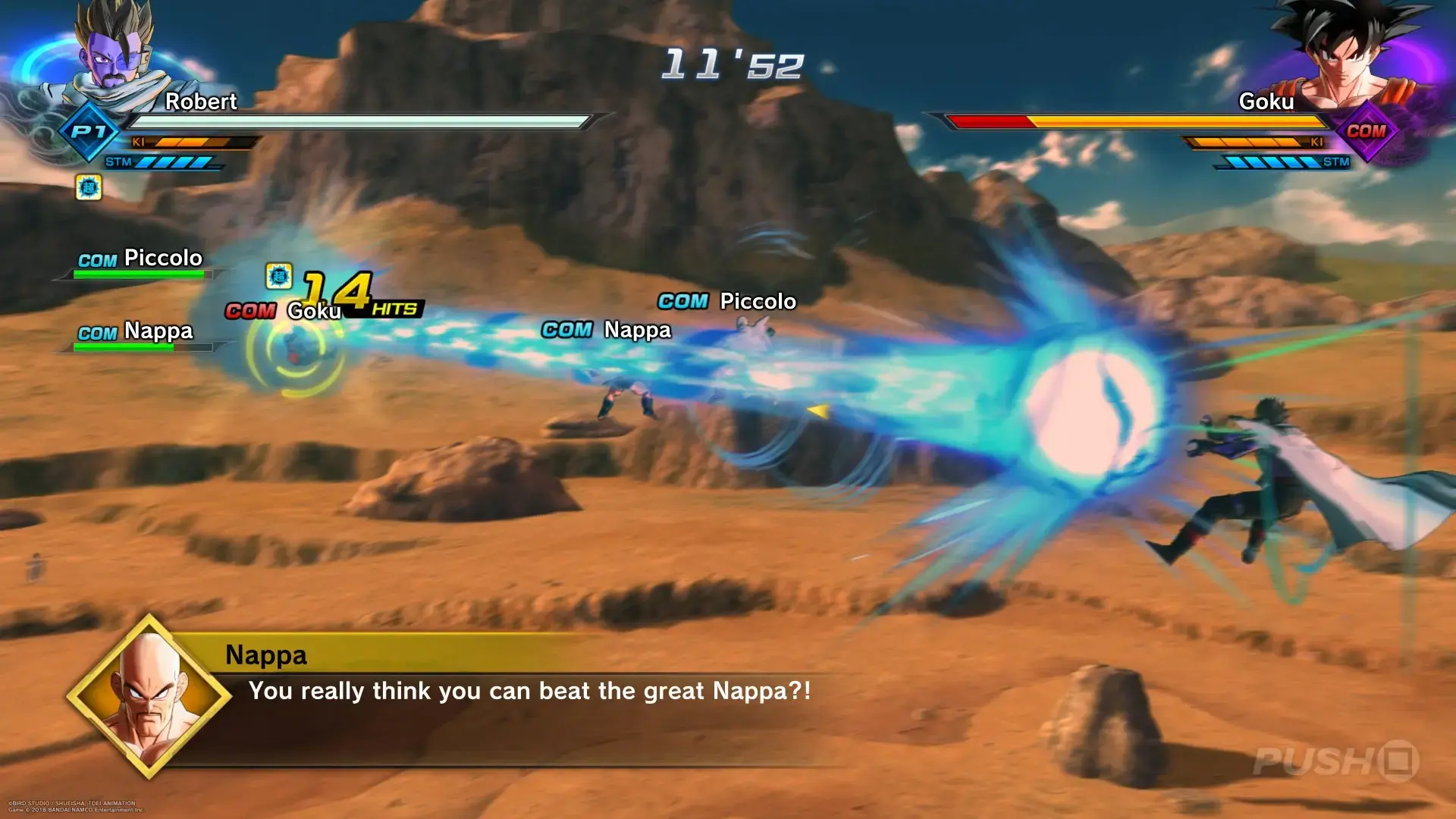Click the Push Square watermark logo
The height and width of the screenshot is (819, 1456).
coord(1336,761)
